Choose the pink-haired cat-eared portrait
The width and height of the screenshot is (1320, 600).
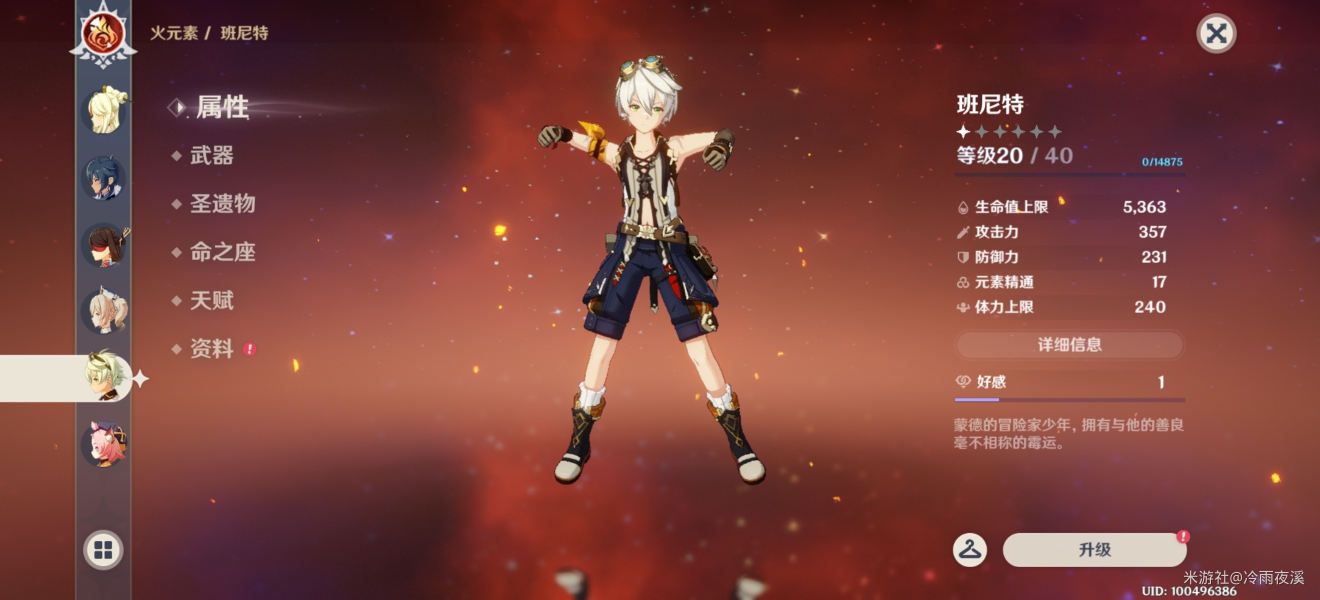(103, 443)
